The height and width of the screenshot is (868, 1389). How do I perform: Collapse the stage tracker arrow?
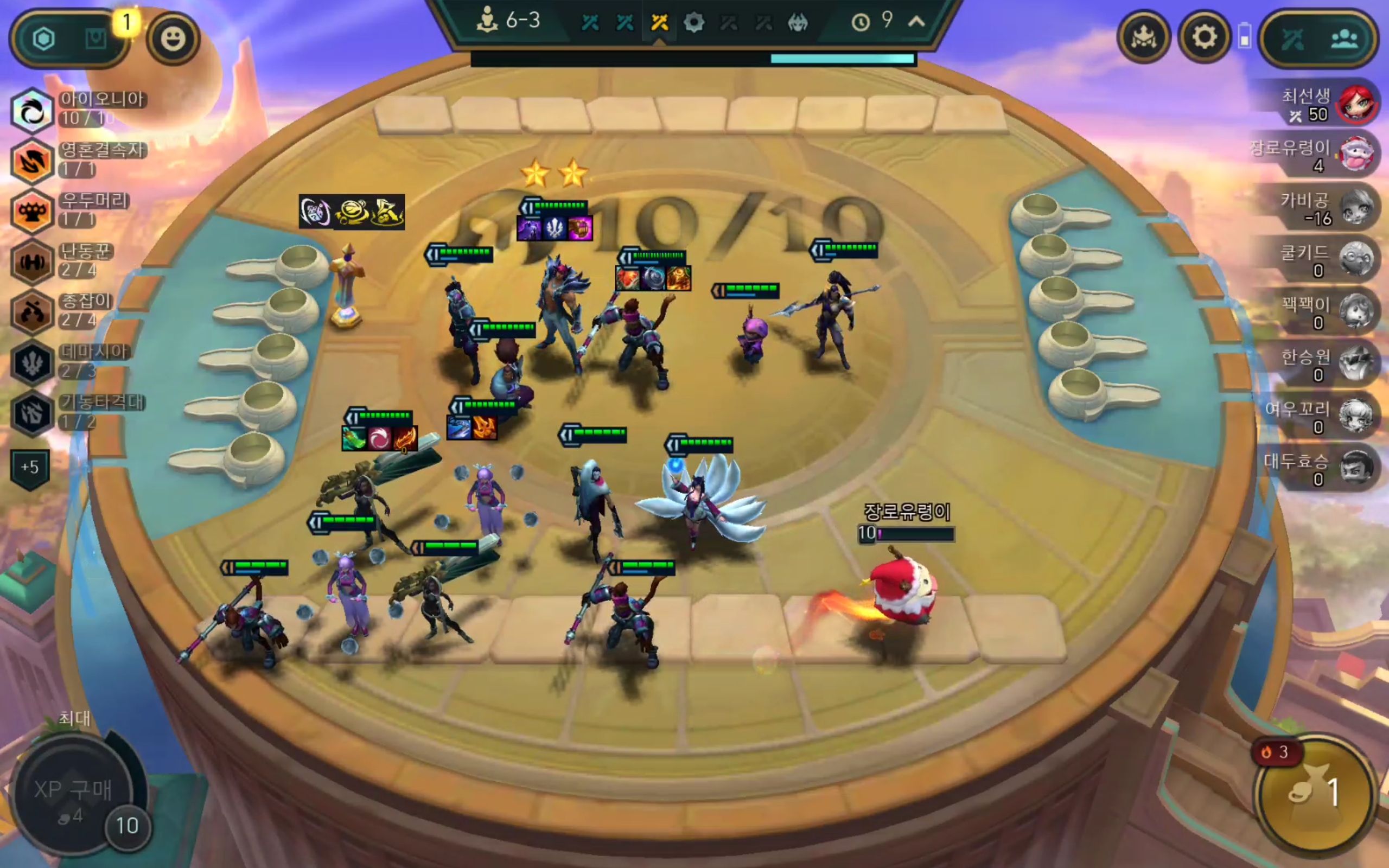(916, 22)
